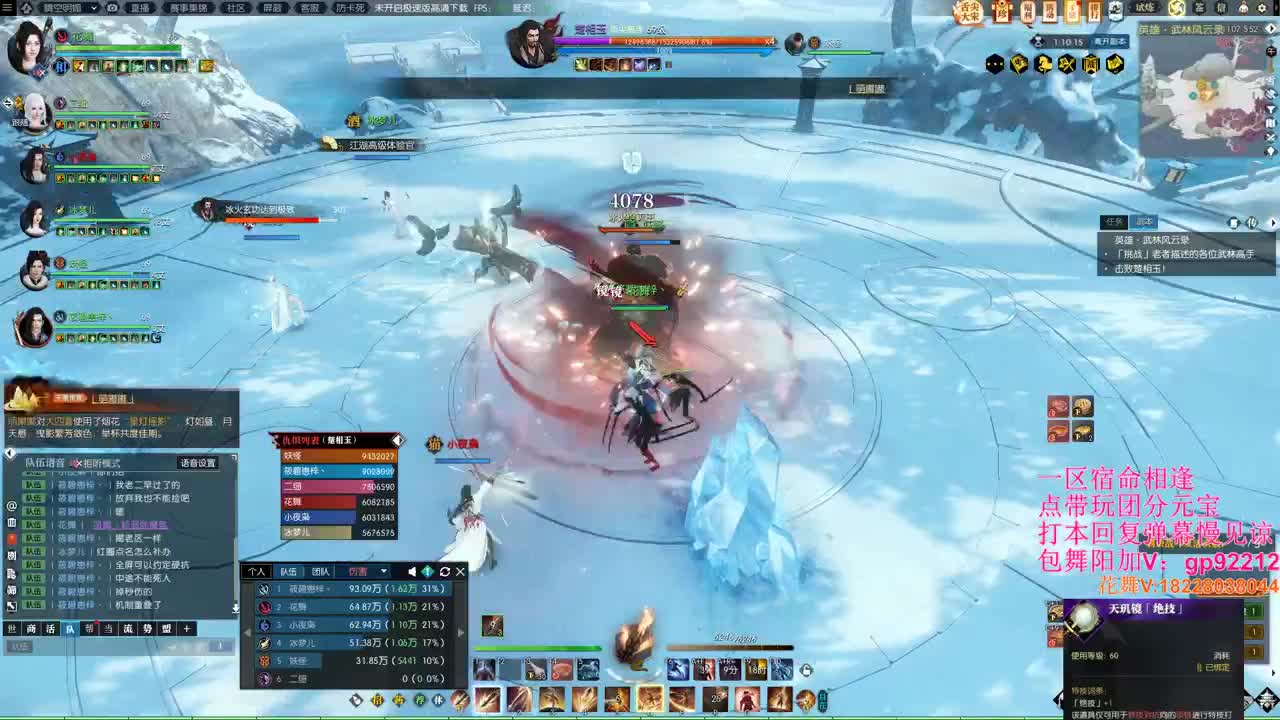Click the 试炼 (Trial) hexagon icon
This screenshot has height=720, width=1280.
click(x=1144, y=8)
